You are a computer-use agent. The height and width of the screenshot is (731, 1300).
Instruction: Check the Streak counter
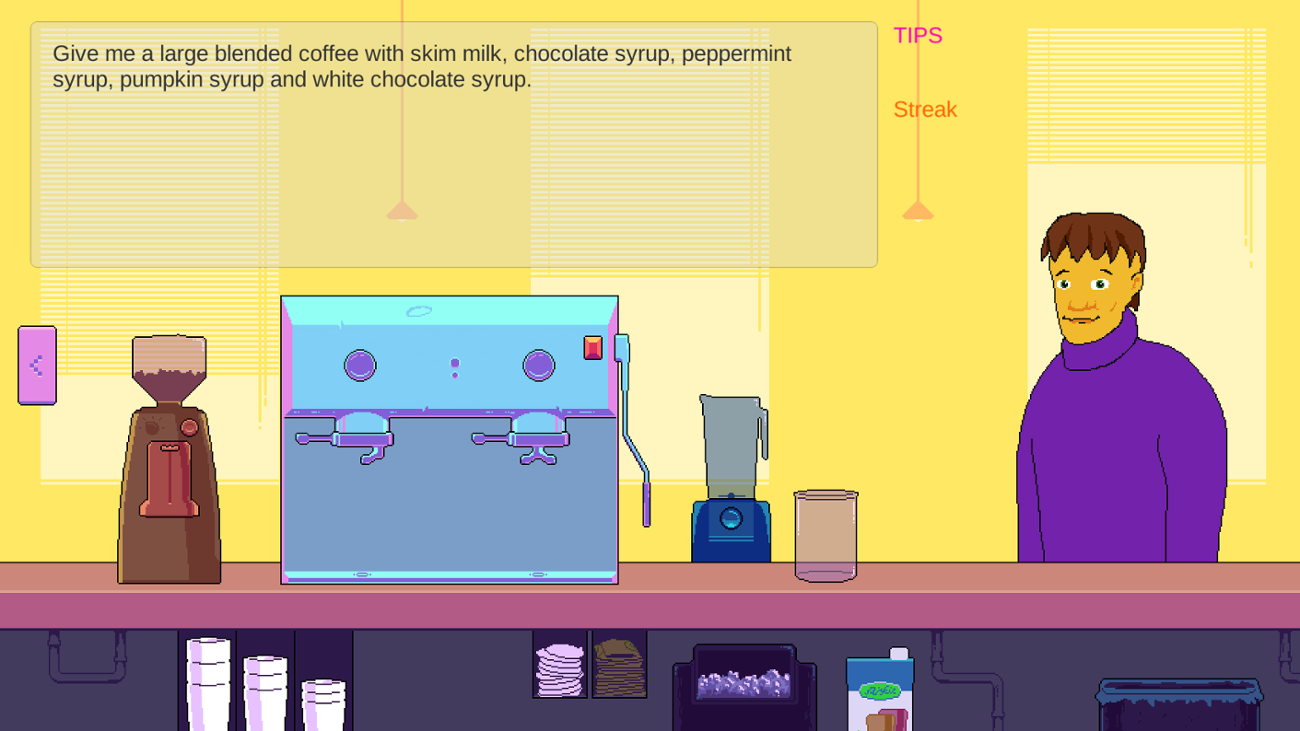[x=925, y=110]
